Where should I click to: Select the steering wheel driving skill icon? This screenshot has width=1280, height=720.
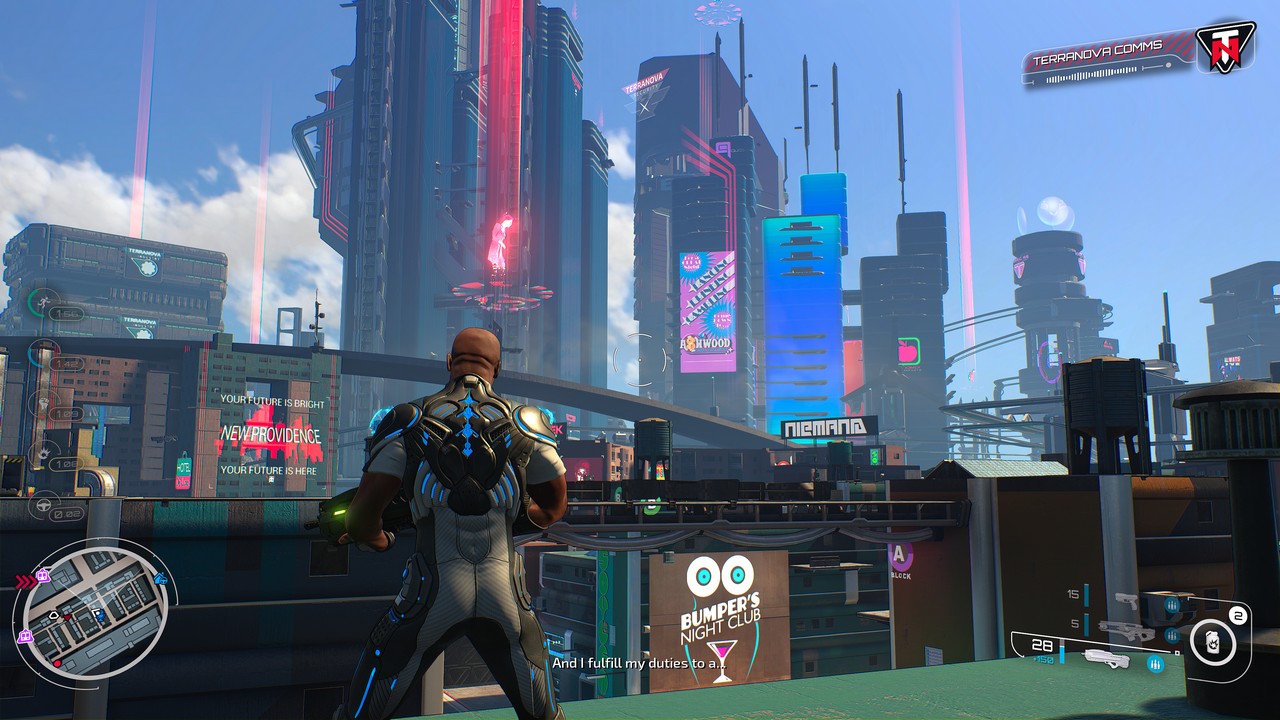[44, 505]
